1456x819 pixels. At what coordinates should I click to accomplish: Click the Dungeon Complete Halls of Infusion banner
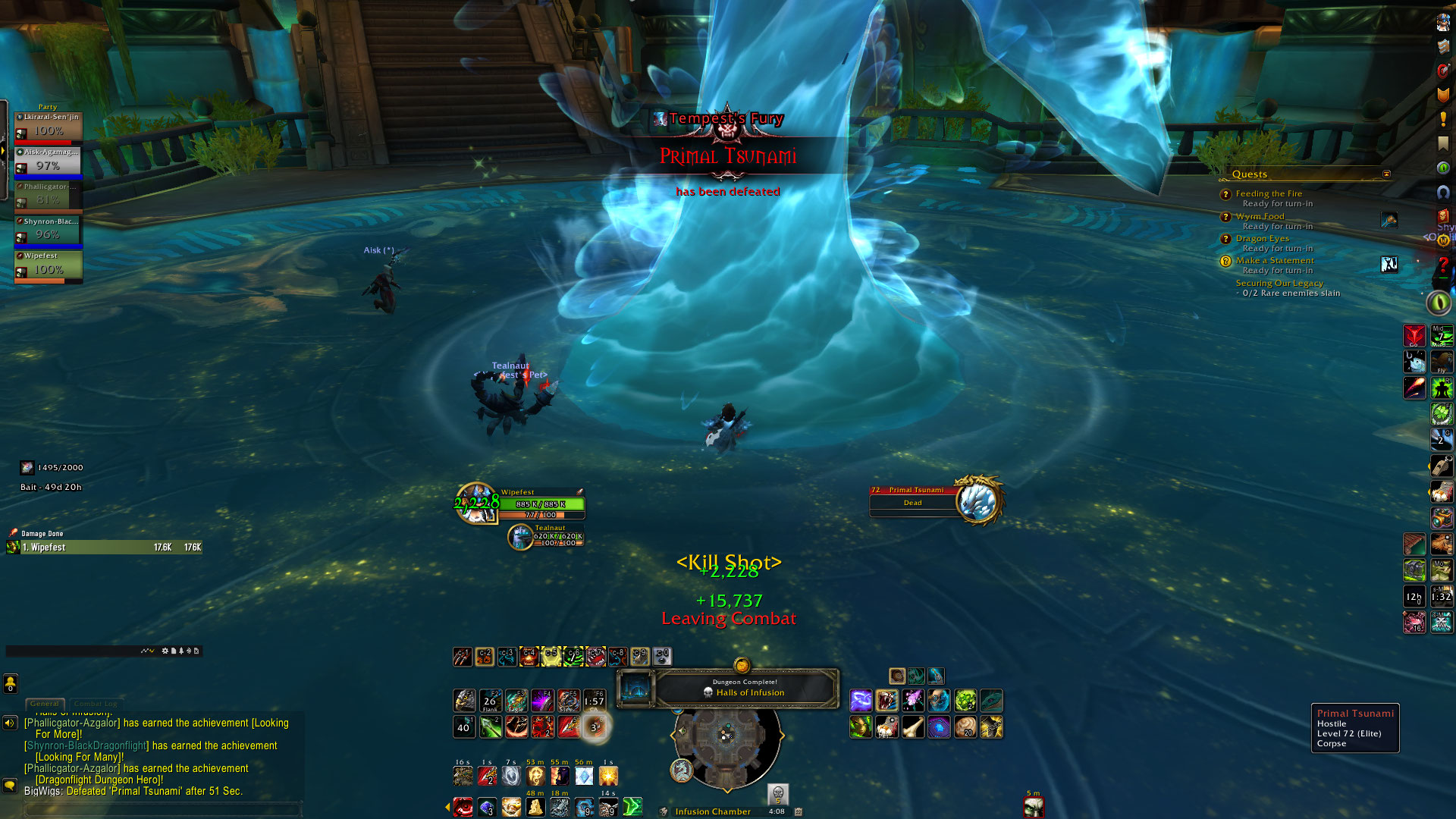[x=745, y=688]
